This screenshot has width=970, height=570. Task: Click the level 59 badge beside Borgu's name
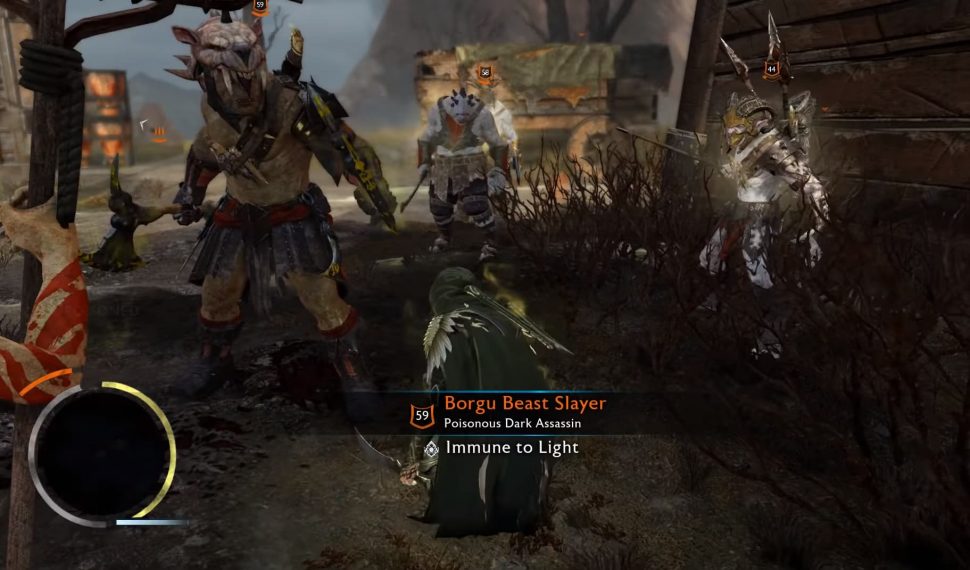[423, 413]
